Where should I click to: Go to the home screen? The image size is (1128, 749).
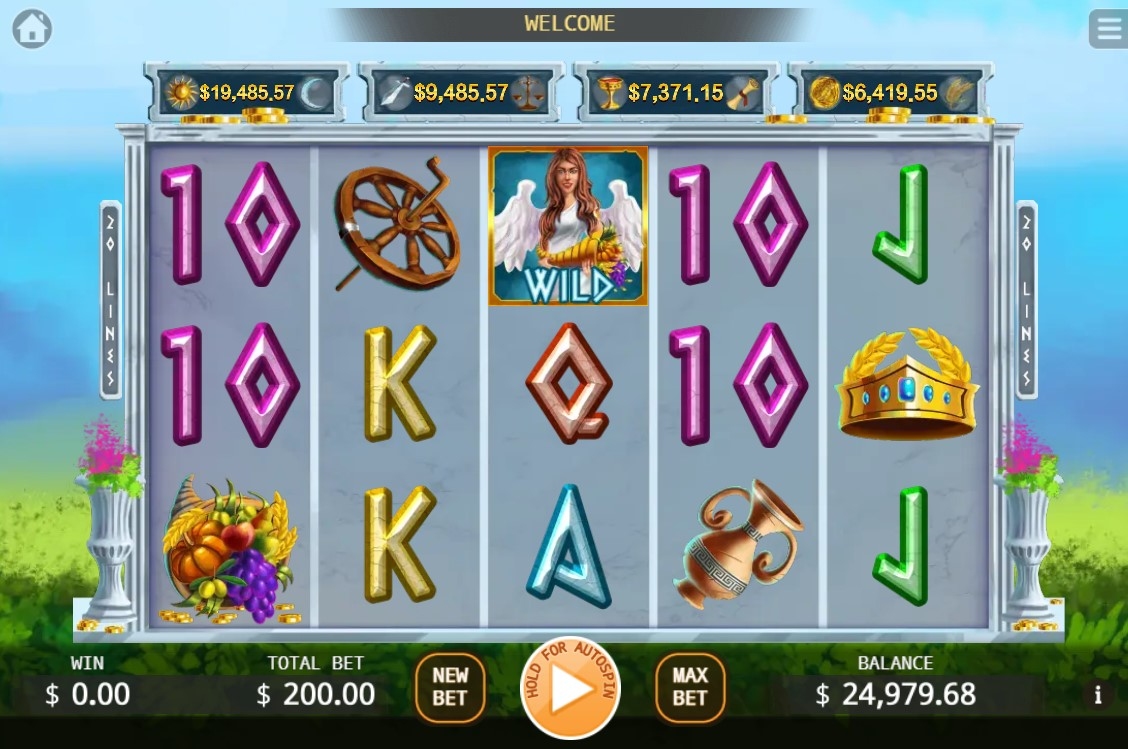pos(32,29)
